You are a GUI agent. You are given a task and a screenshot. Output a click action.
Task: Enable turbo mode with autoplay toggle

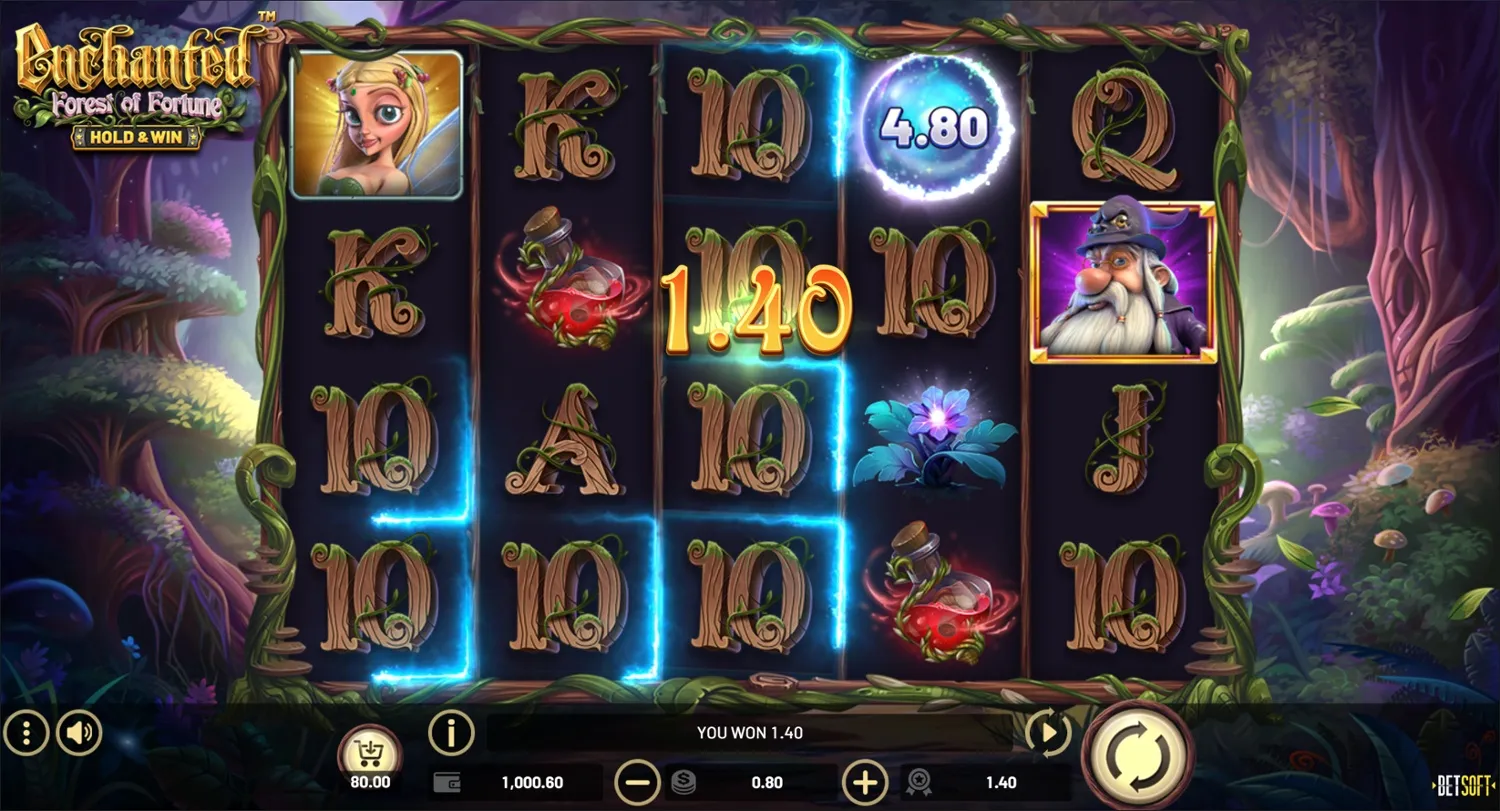(1048, 733)
